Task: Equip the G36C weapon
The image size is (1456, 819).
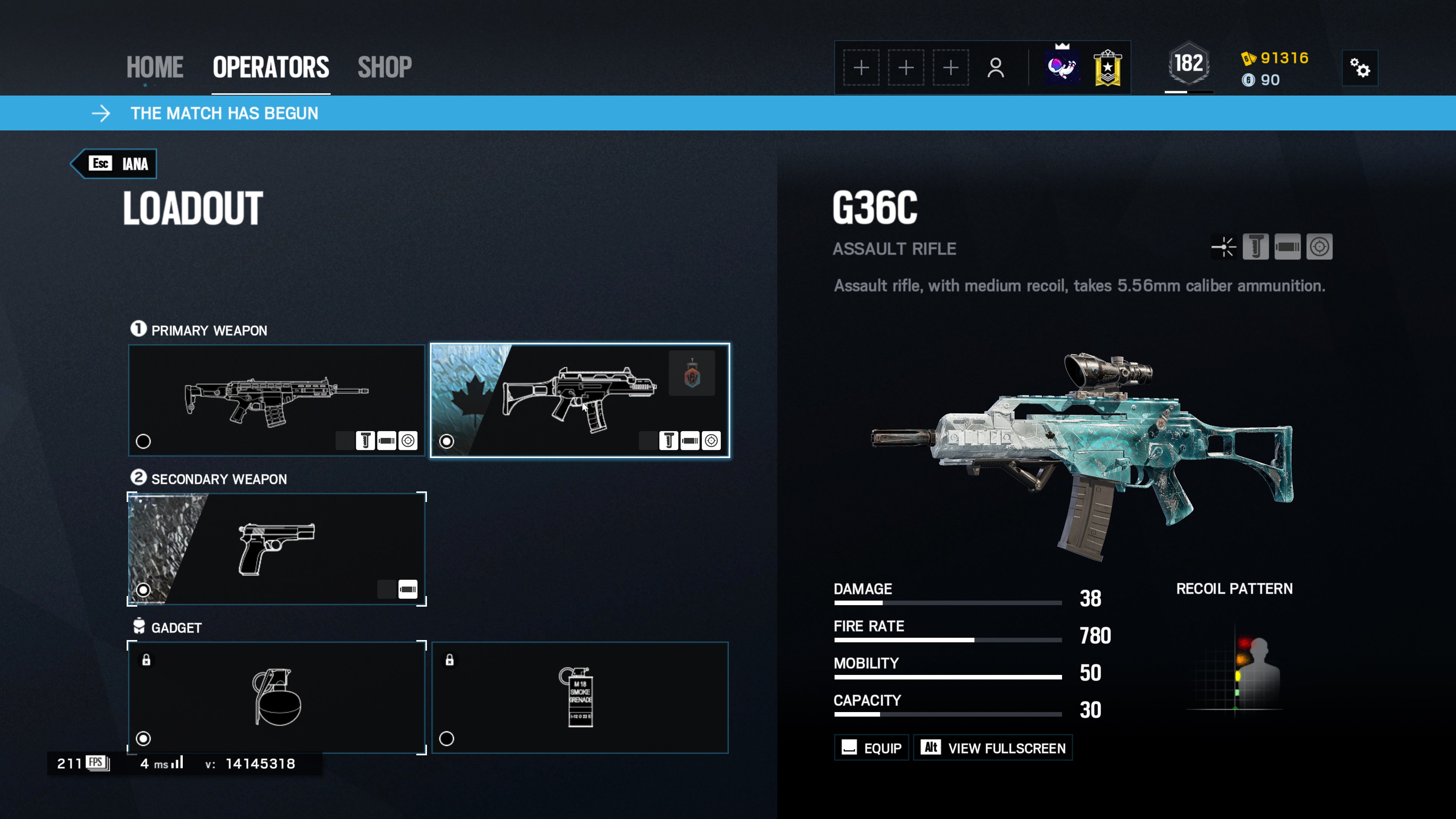Action: (871, 748)
